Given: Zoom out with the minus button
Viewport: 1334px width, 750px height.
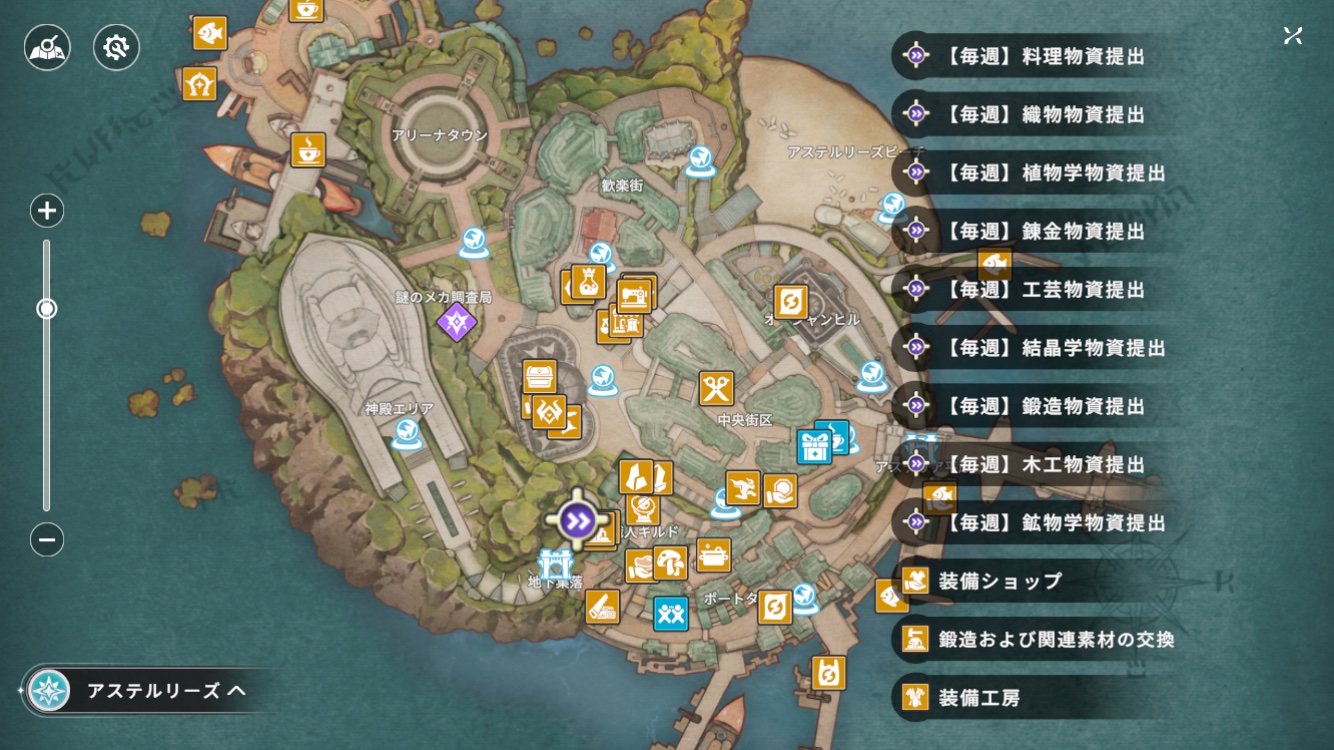Looking at the screenshot, I should point(47,540).
